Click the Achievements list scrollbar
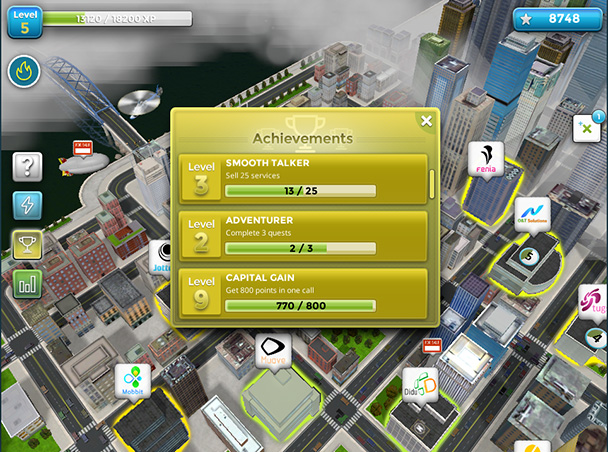Viewport: 608px width, 452px height. point(432,184)
